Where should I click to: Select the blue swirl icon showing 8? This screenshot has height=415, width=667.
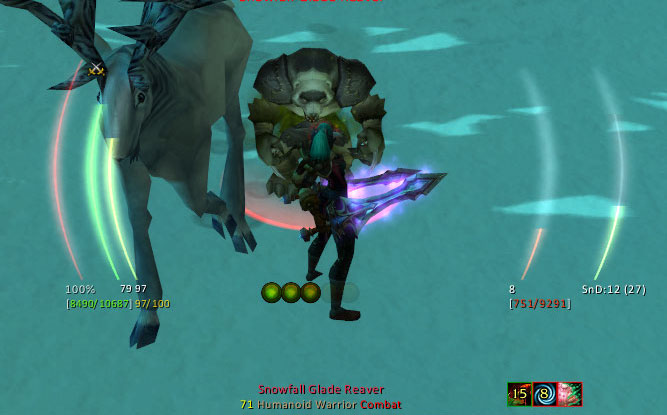(544, 394)
